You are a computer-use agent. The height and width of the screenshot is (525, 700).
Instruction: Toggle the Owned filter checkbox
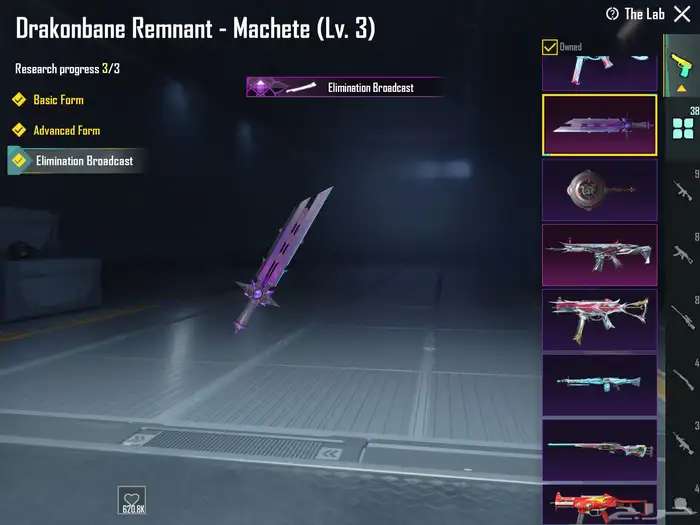pos(550,47)
